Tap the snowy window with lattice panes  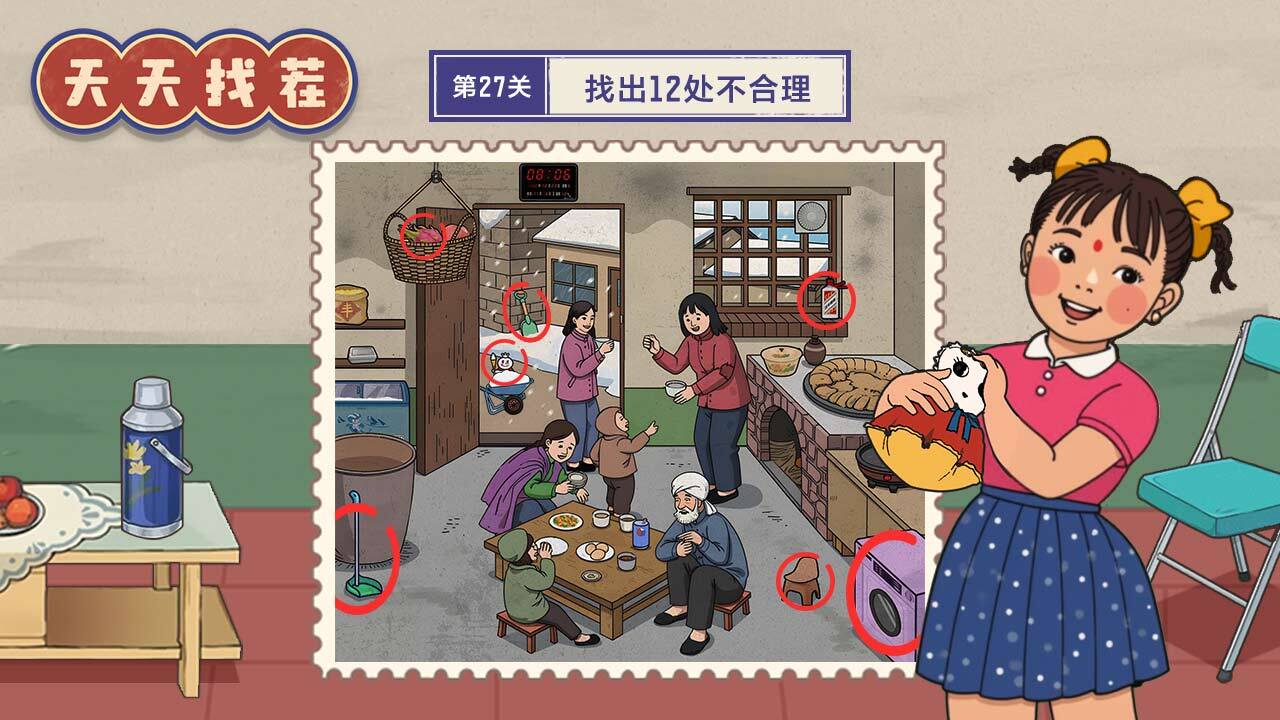[x=760, y=240]
